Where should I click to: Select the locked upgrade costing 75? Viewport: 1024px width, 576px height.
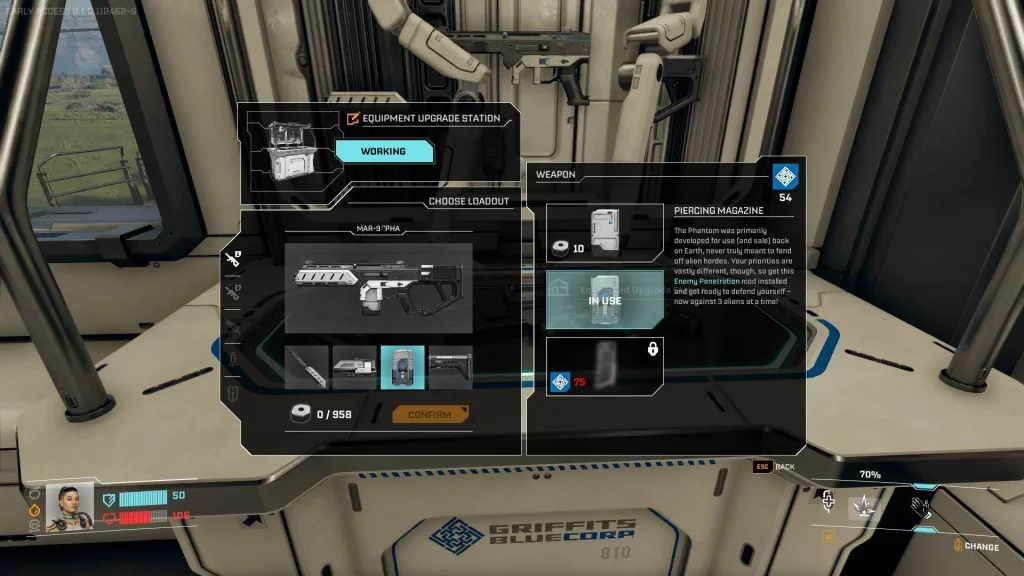point(604,365)
